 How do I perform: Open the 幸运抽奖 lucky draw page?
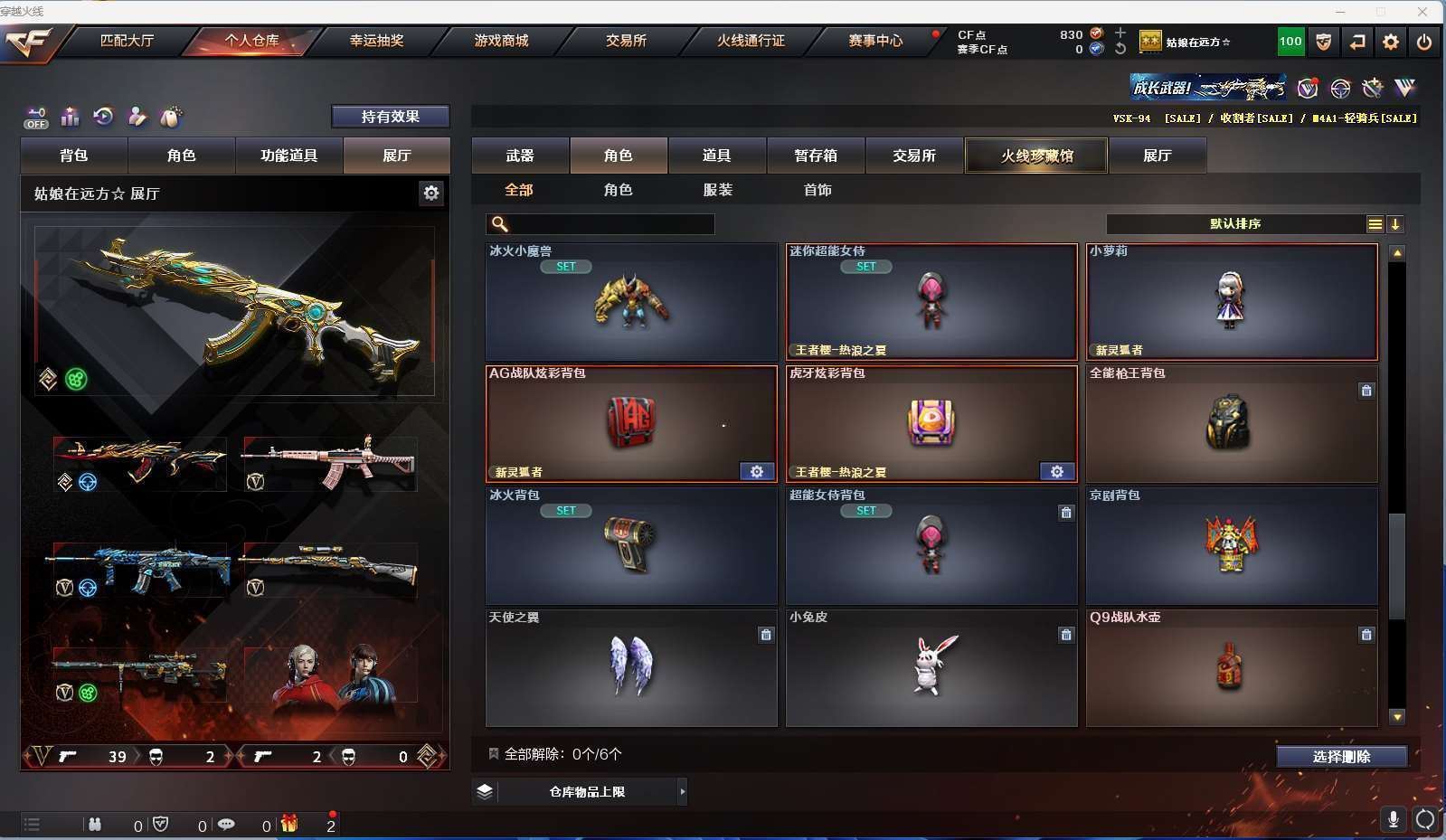point(376,41)
